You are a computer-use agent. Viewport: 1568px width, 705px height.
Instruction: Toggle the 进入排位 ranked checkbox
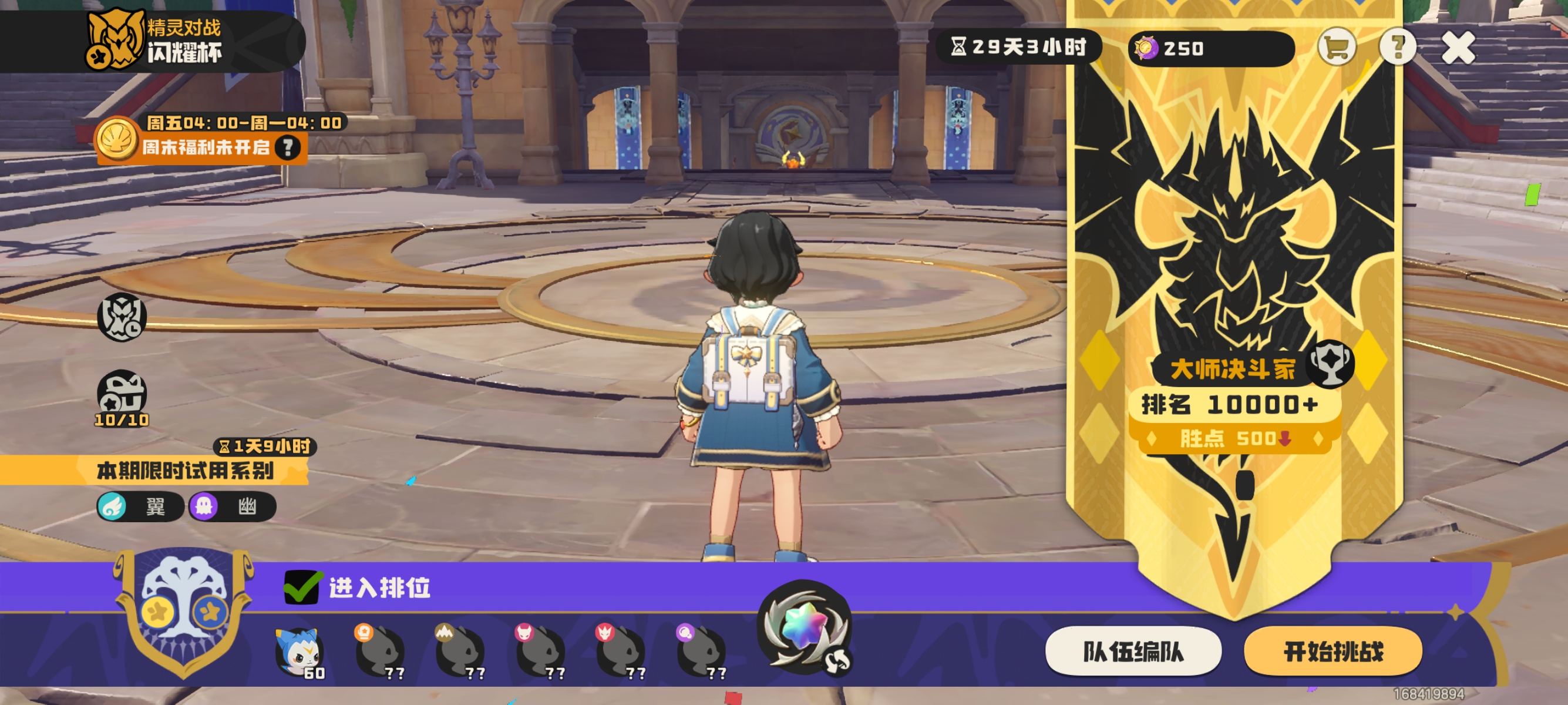point(301,587)
